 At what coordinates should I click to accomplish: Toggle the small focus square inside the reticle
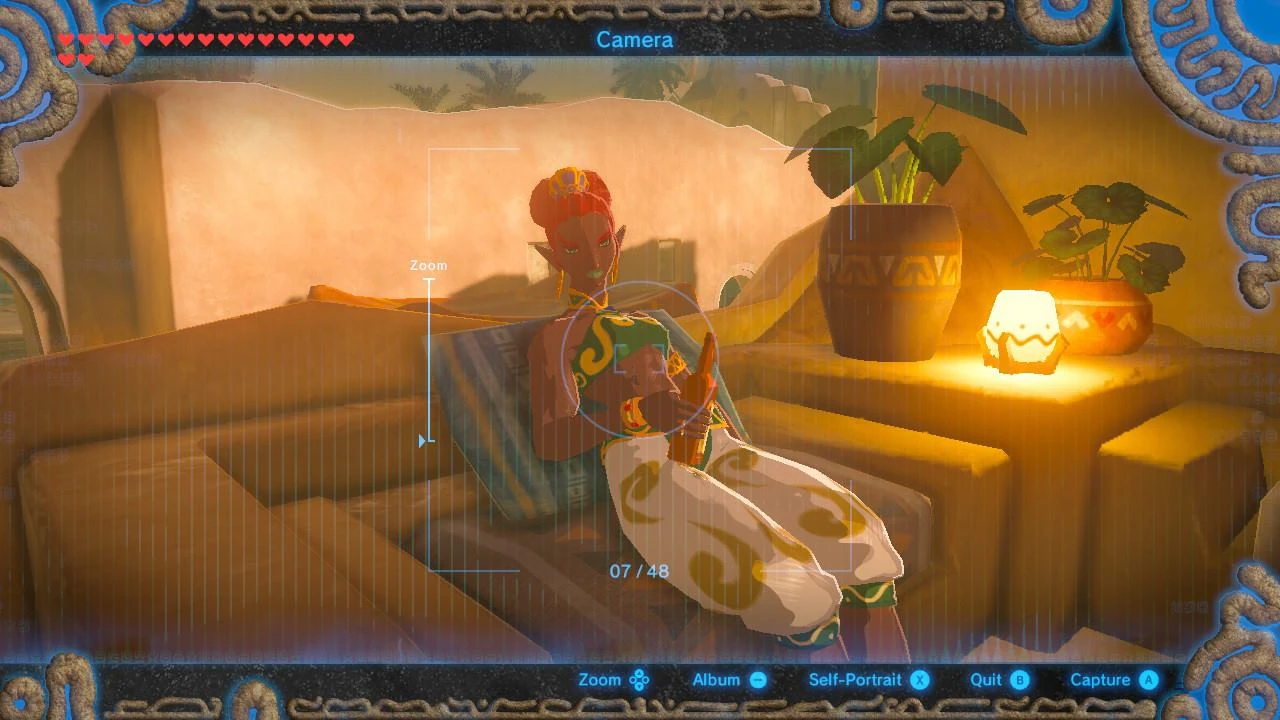point(640,358)
